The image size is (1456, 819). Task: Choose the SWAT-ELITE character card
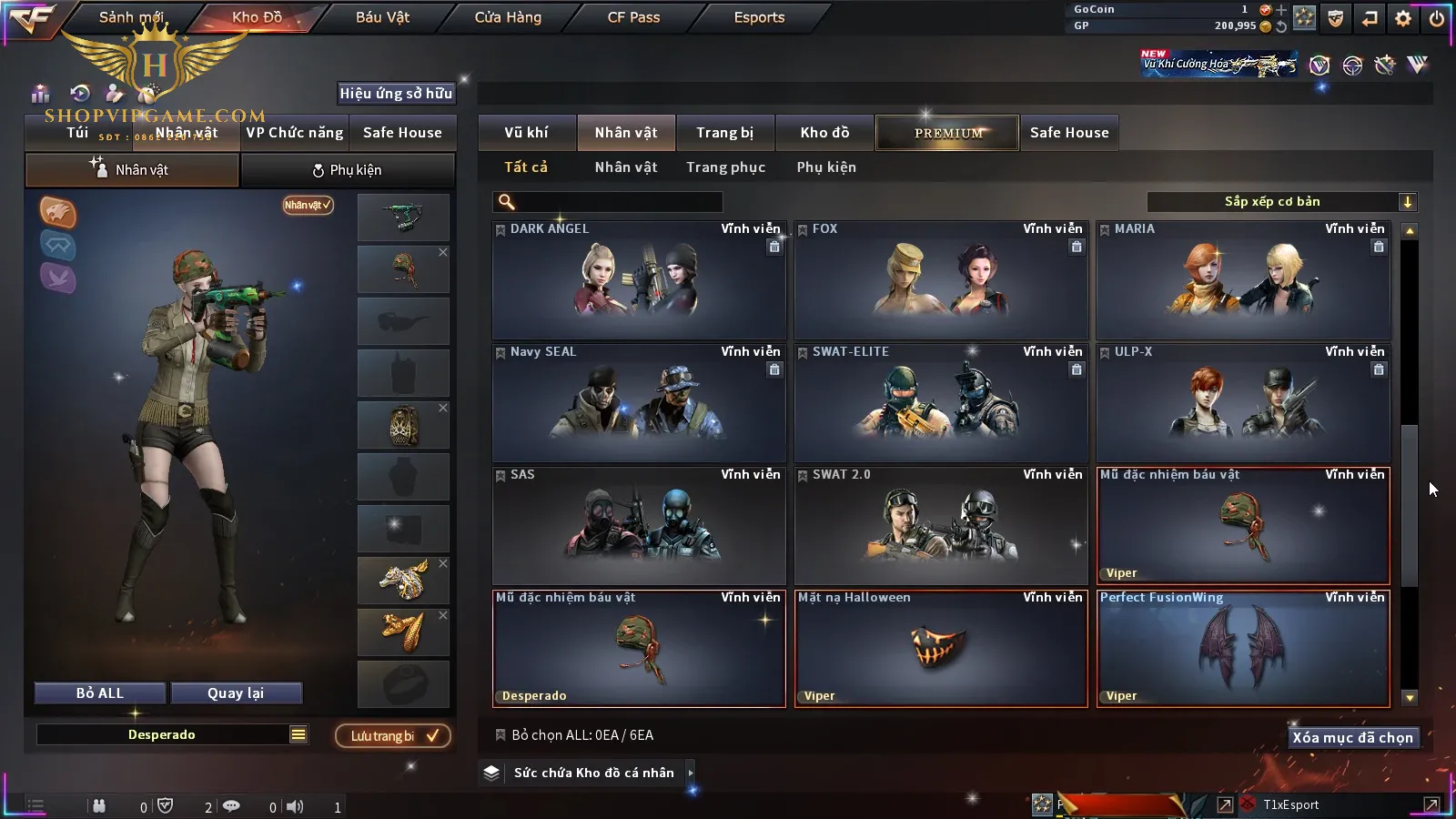pos(941,403)
